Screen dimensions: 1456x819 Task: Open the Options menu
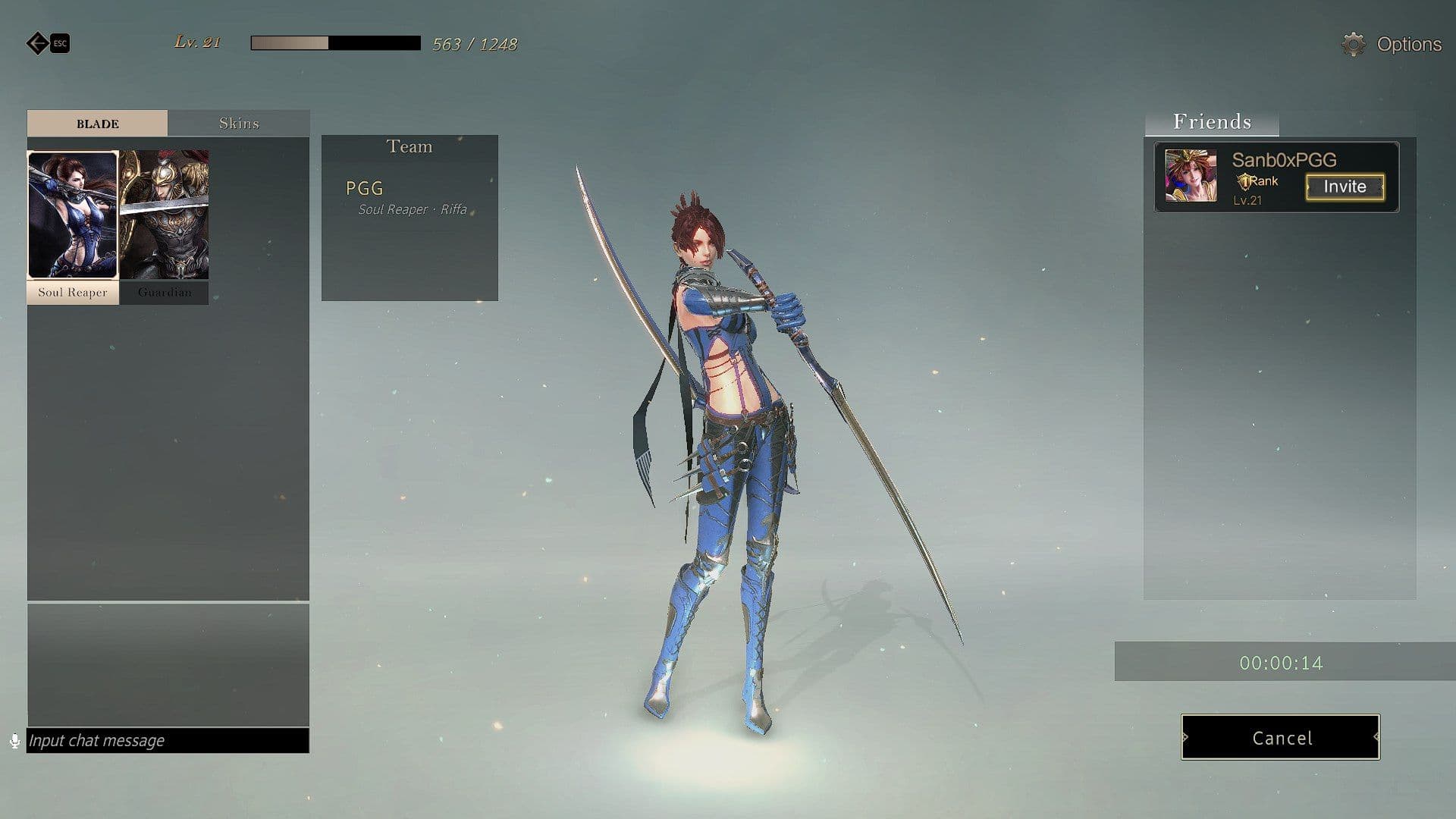(1392, 45)
